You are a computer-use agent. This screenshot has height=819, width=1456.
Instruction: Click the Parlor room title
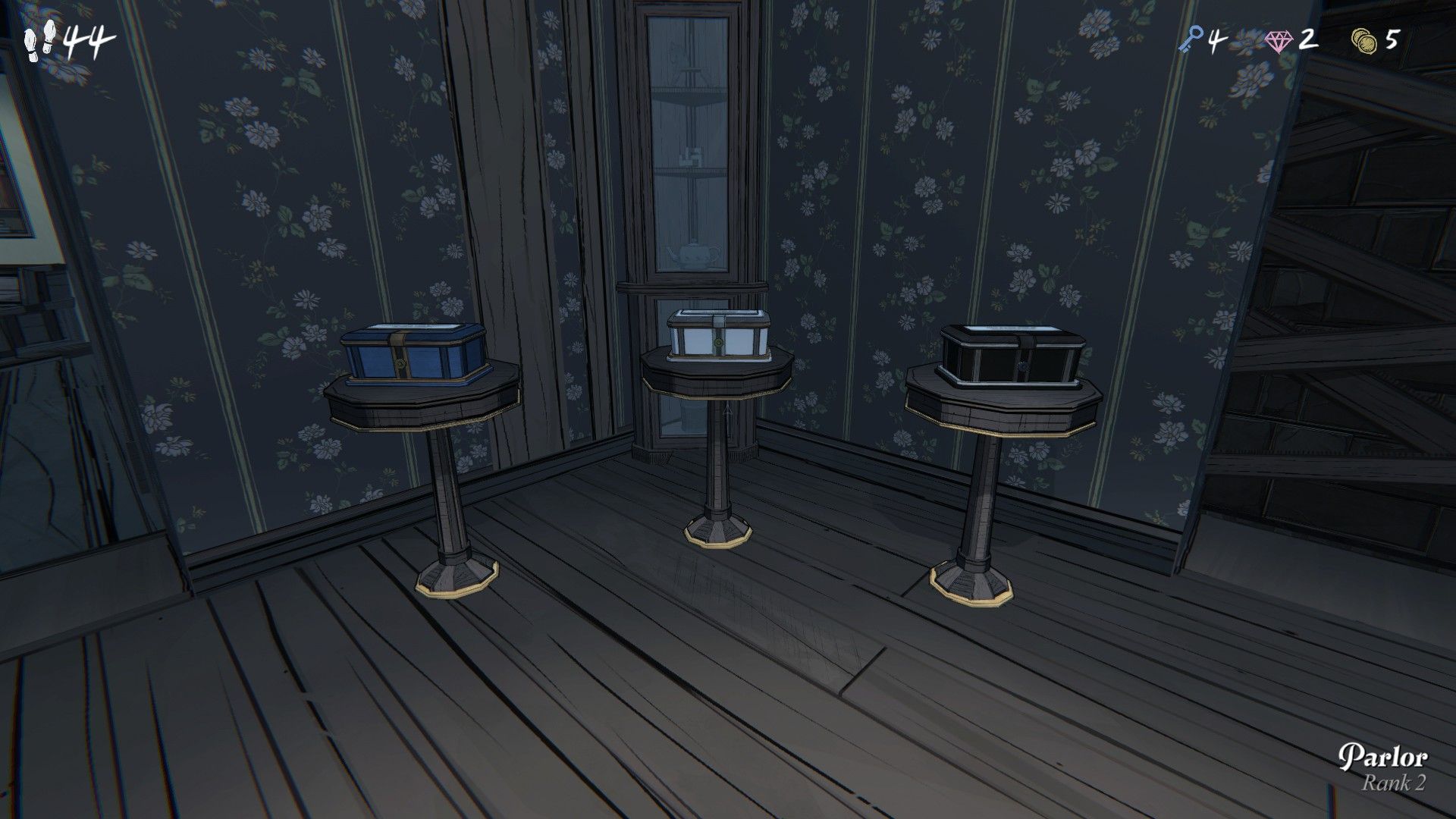(1382, 755)
